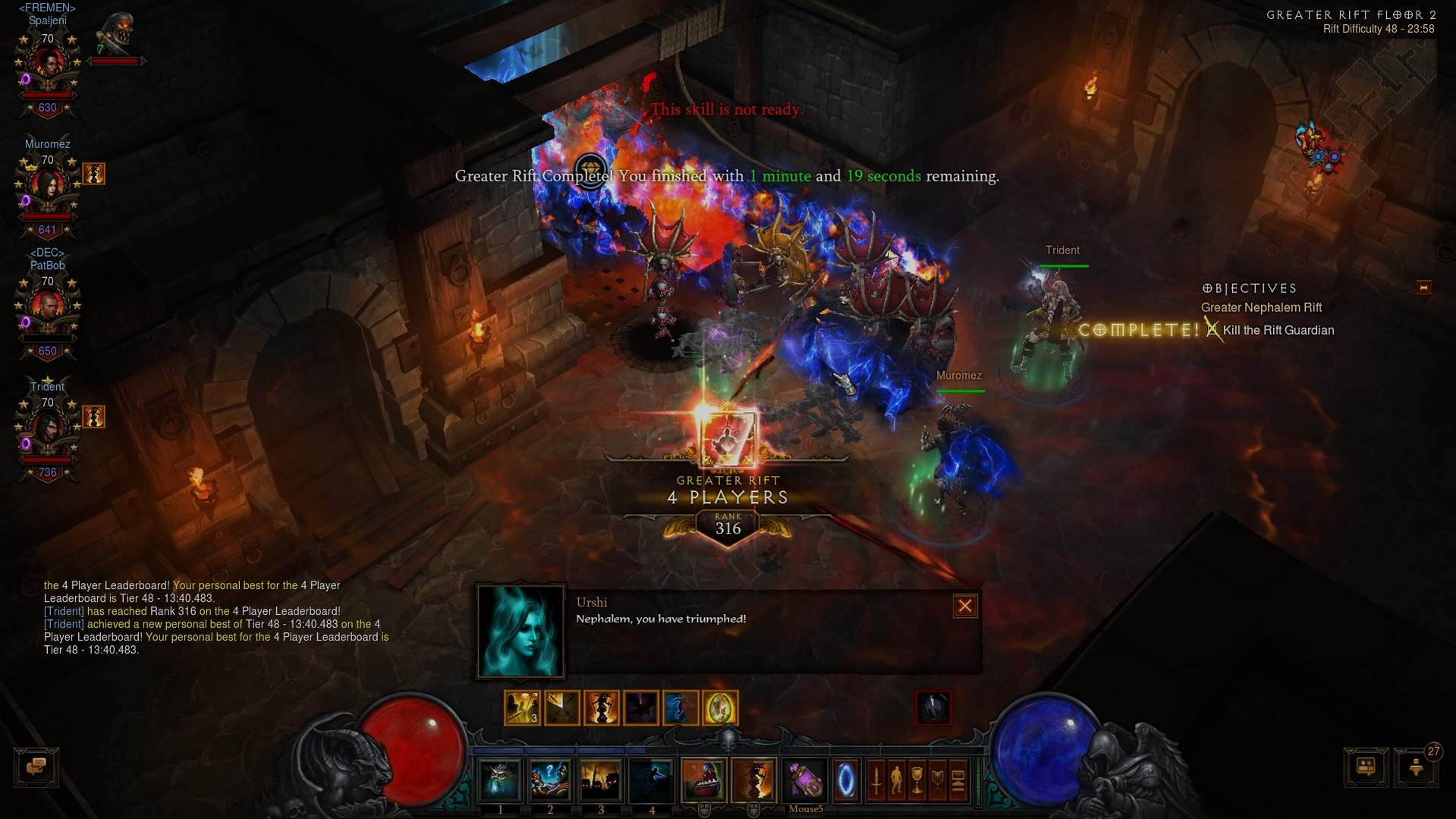
Task: Close the Urshi dialogue box
Action: point(964,606)
